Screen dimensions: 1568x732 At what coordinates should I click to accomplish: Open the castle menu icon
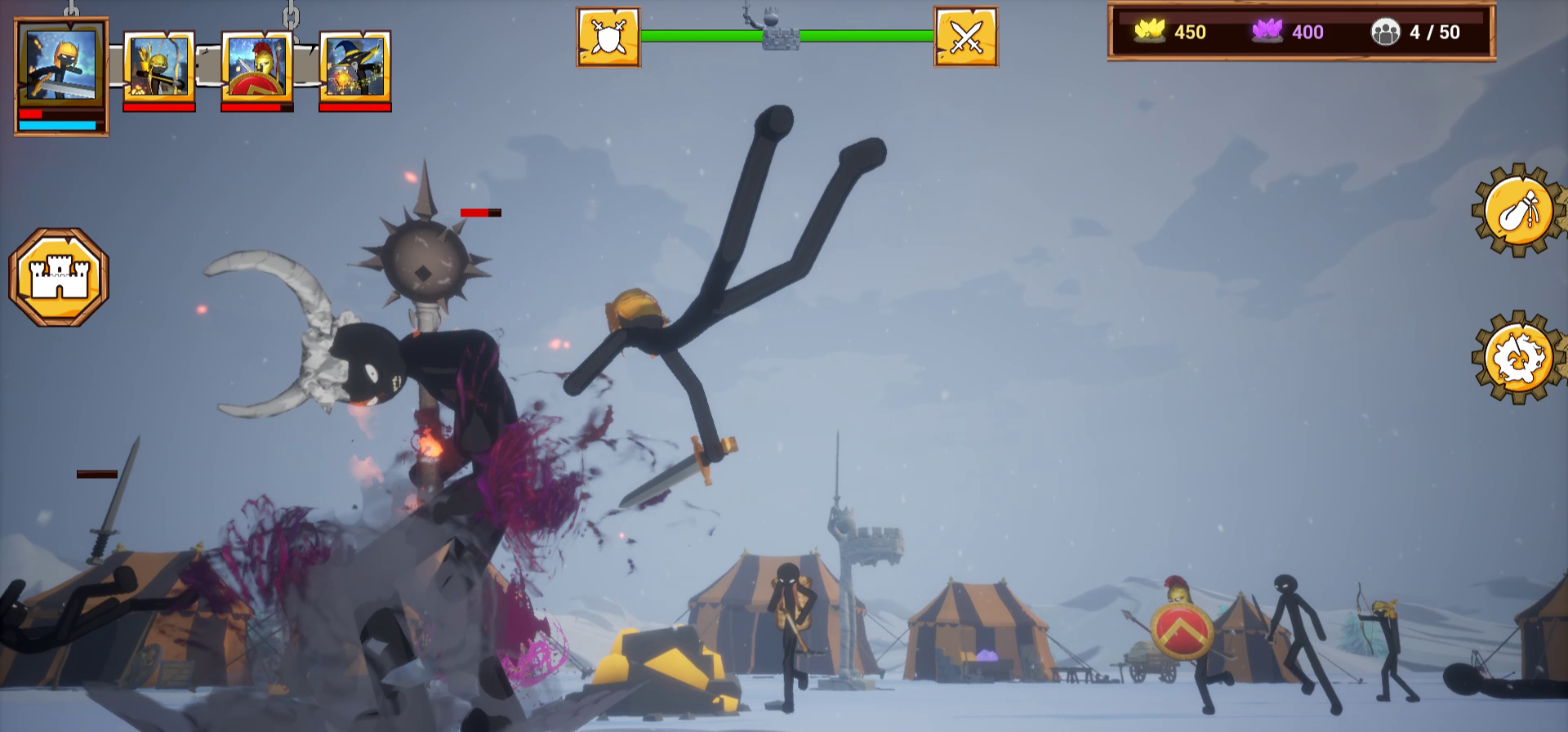tap(60, 274)
